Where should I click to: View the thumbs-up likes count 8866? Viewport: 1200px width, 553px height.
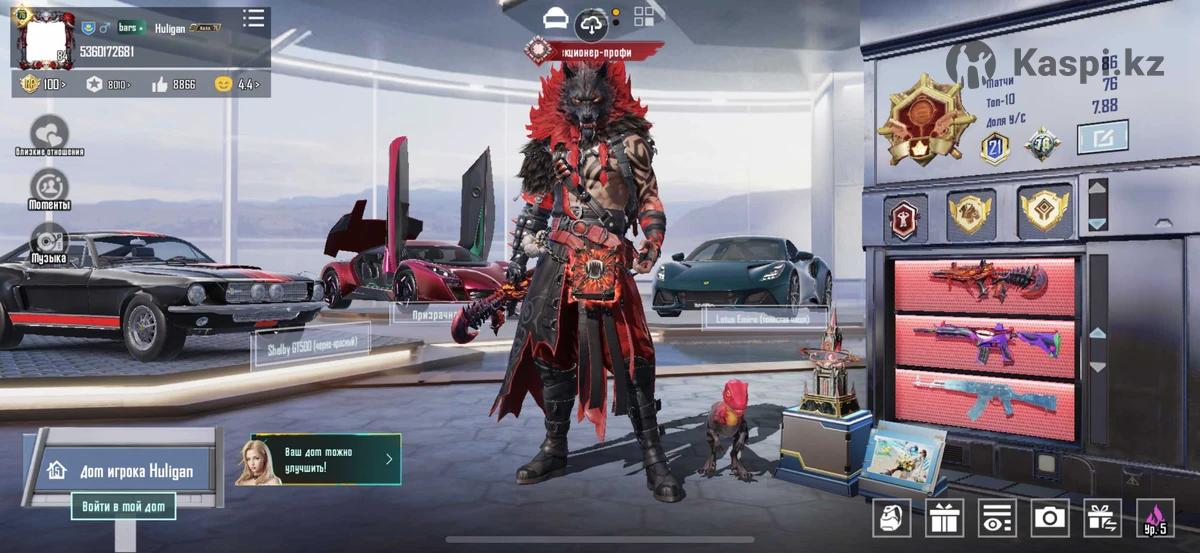pos(174,85)
